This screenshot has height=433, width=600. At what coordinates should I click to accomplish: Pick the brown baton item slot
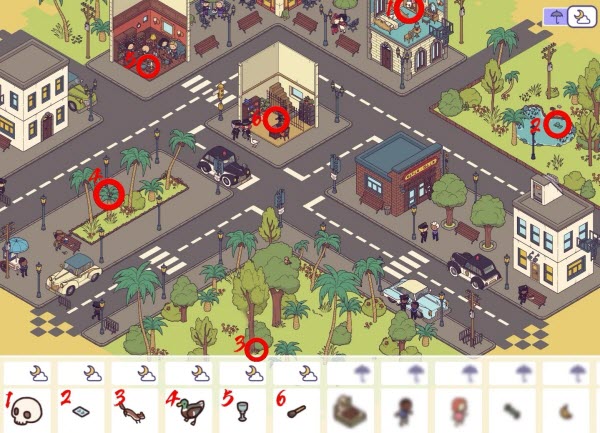pos(299,410)
